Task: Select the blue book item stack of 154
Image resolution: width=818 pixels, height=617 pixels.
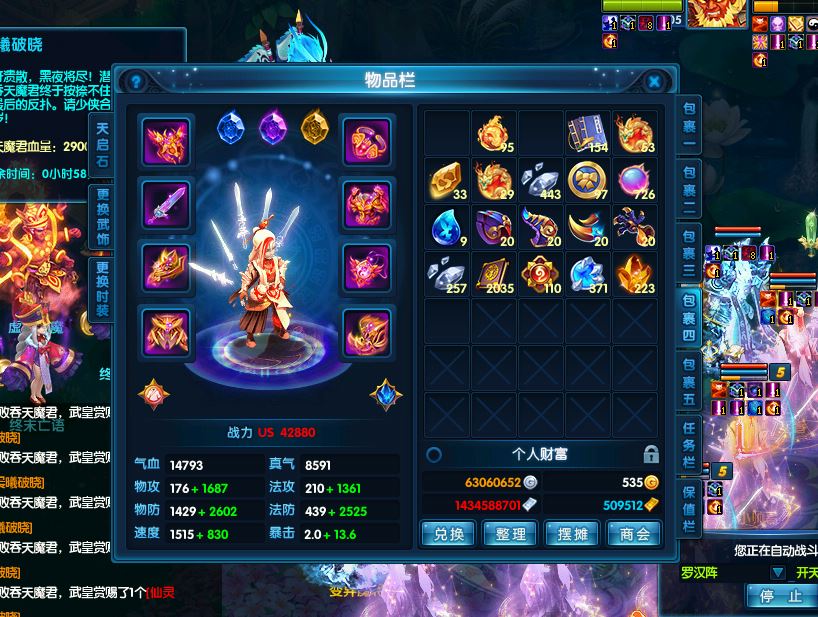Action: tap(588, 133)
